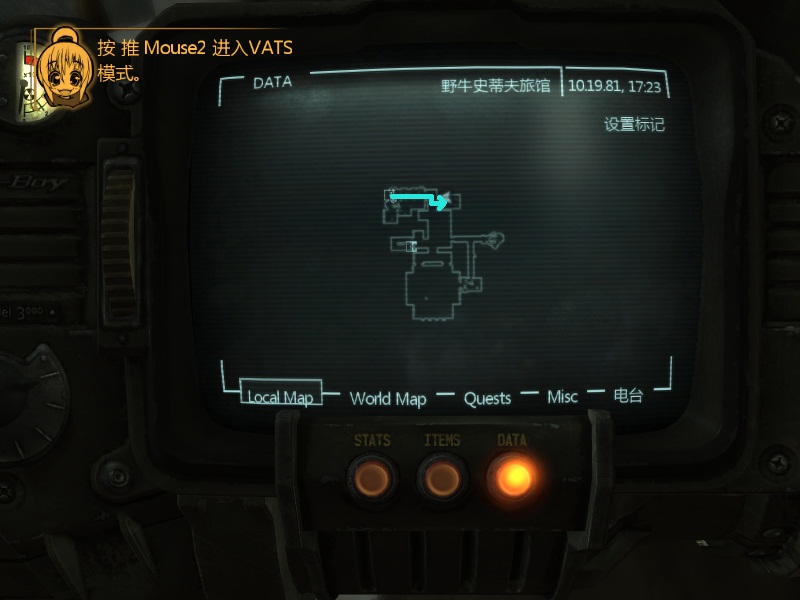
Task: Select the glowing DATA Pip-Boy button
Action: coord(512,477)
